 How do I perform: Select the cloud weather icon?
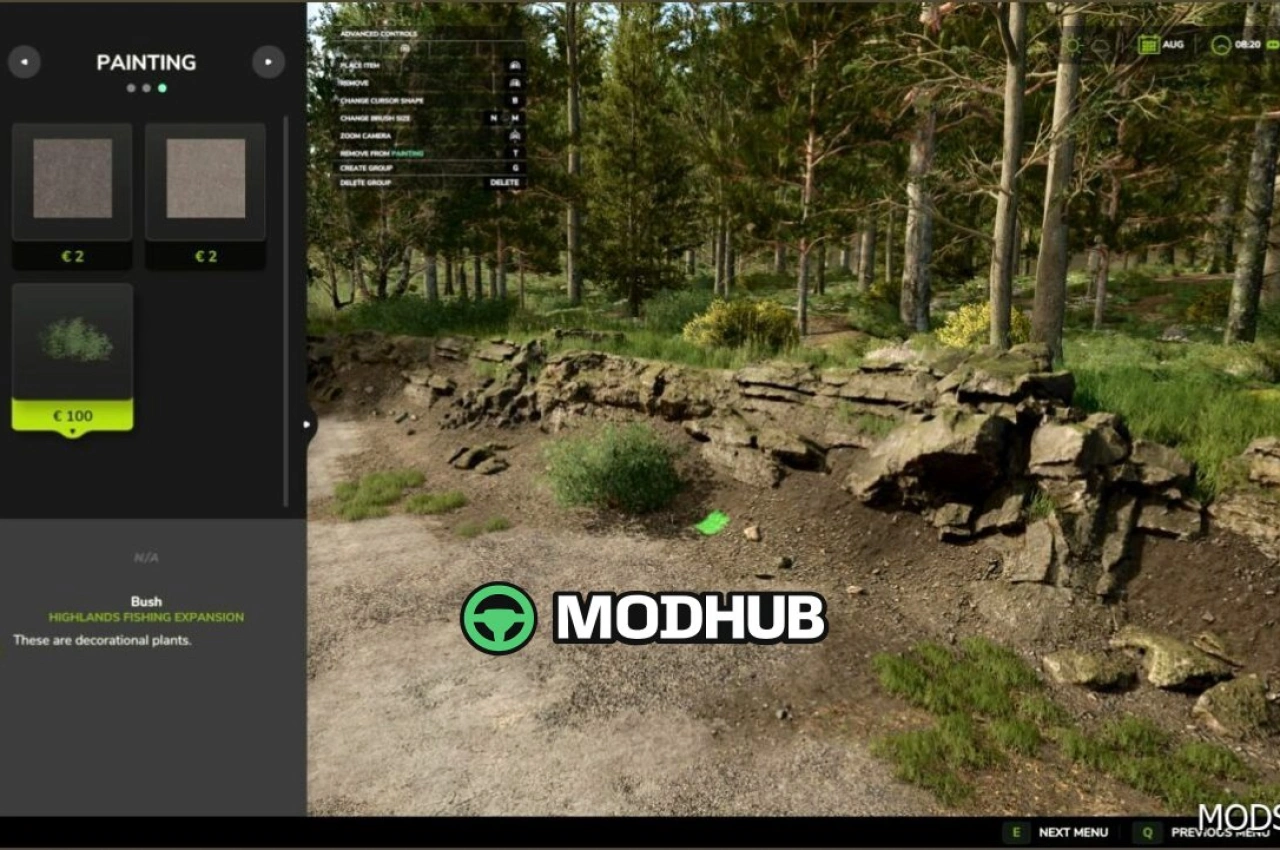point(1099,46)
